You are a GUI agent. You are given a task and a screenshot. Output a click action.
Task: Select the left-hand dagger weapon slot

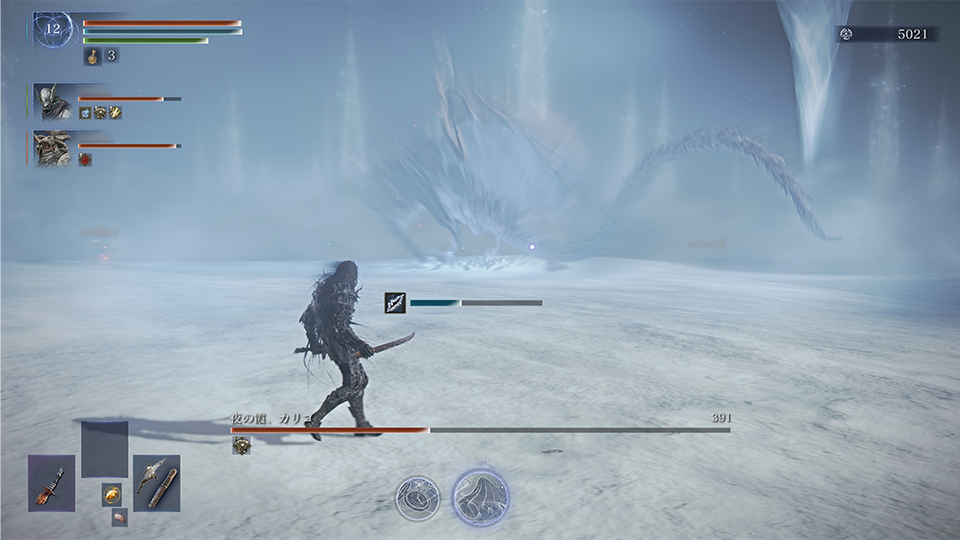[52, 483]
